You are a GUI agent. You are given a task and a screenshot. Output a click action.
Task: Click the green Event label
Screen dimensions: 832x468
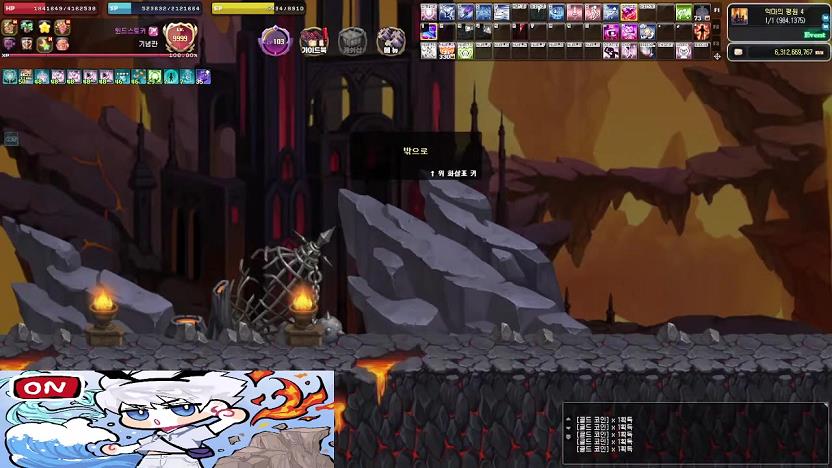pos(815,33)
